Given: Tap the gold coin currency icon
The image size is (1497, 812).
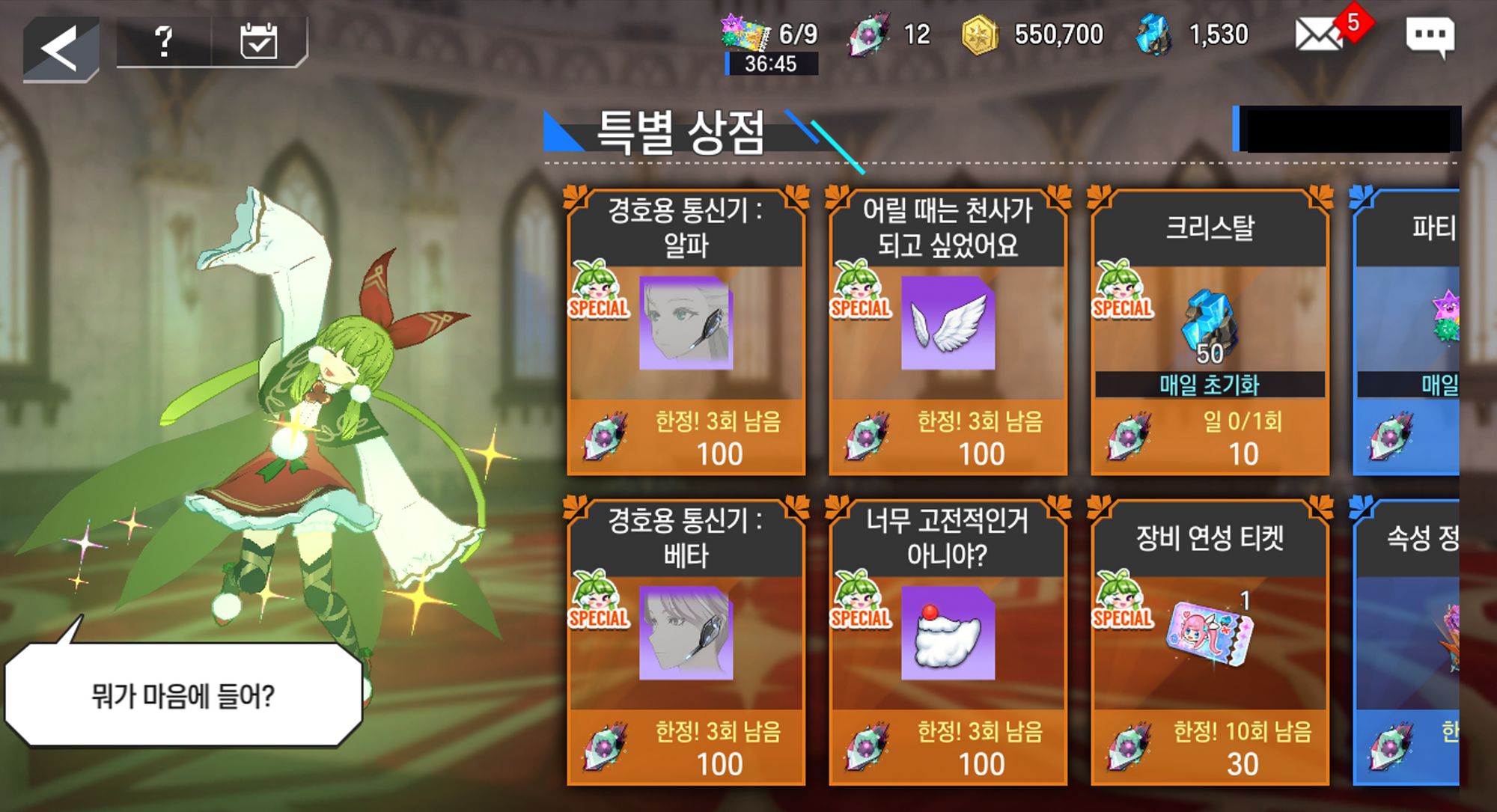Looking at the screenshot, I should pyautogui.click(x=980, y=35).
